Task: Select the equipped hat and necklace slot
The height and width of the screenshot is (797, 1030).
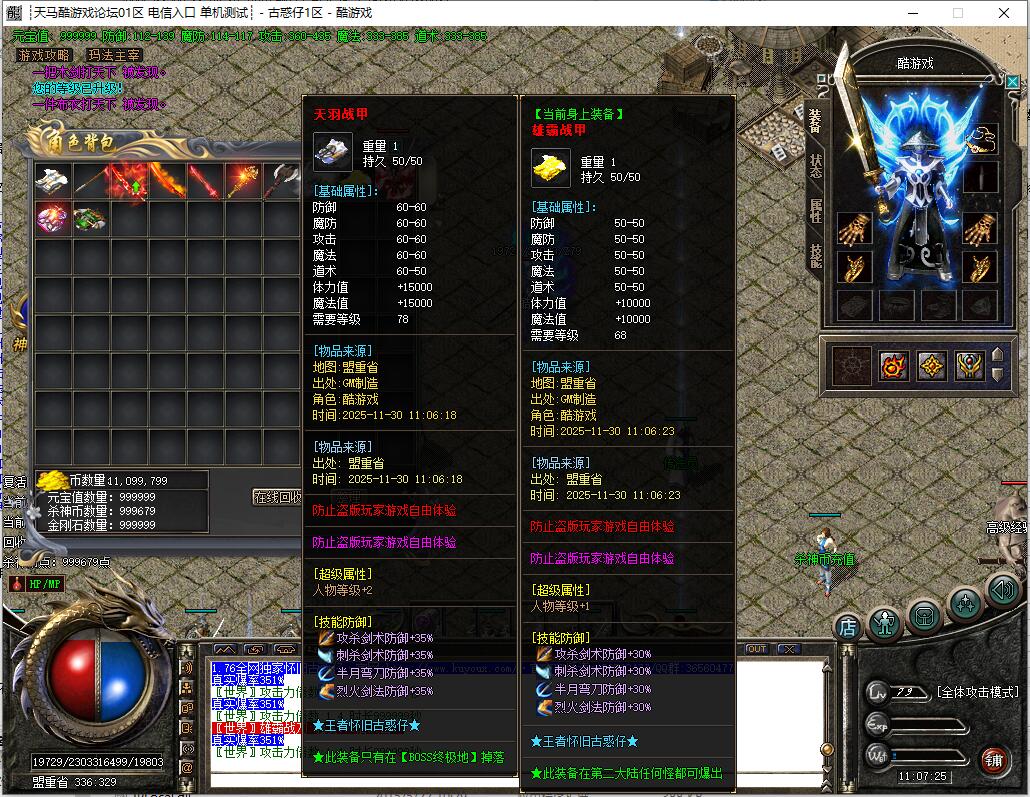Action: click(x=982, y=140)
